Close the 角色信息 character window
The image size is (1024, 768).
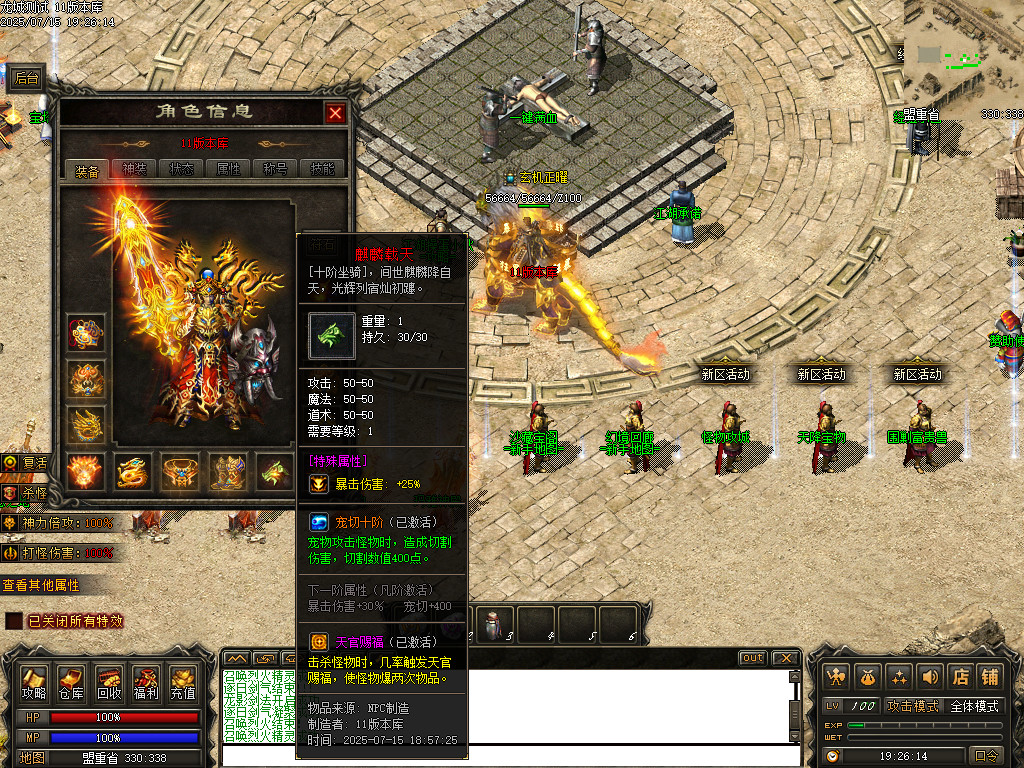point(335,113)
